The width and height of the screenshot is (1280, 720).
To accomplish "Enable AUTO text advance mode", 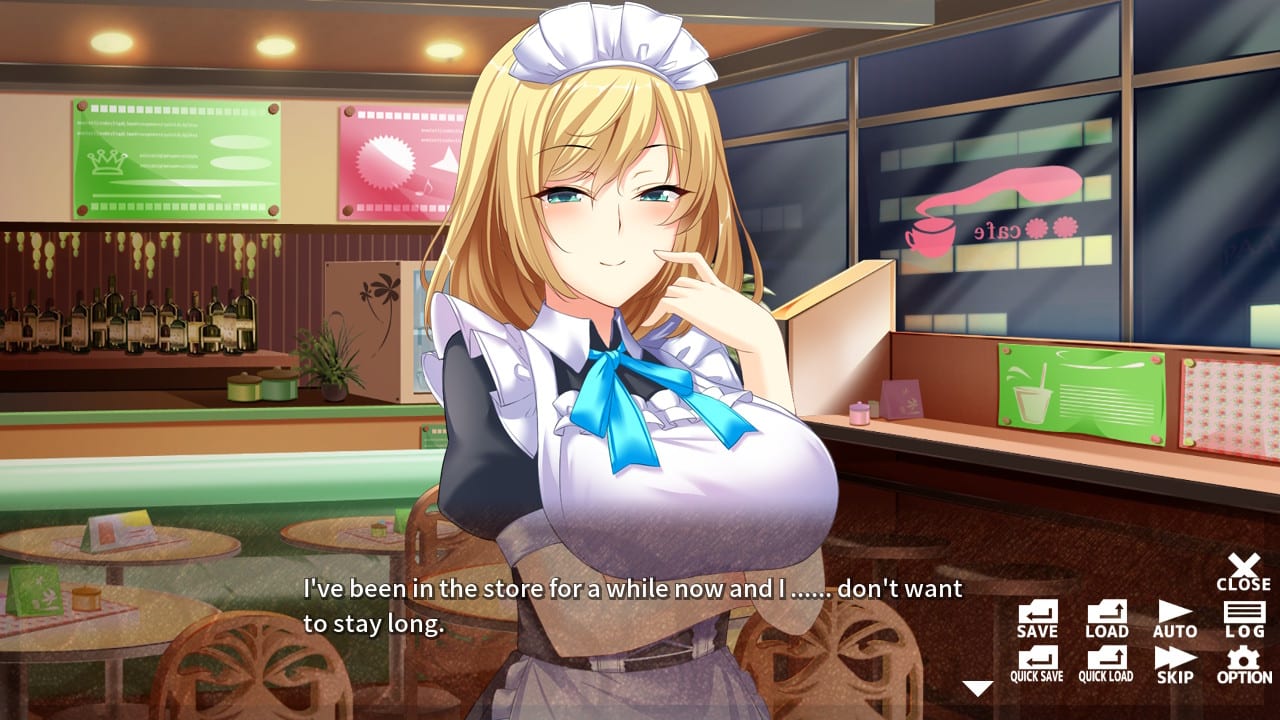I will tap(1173, 620).
